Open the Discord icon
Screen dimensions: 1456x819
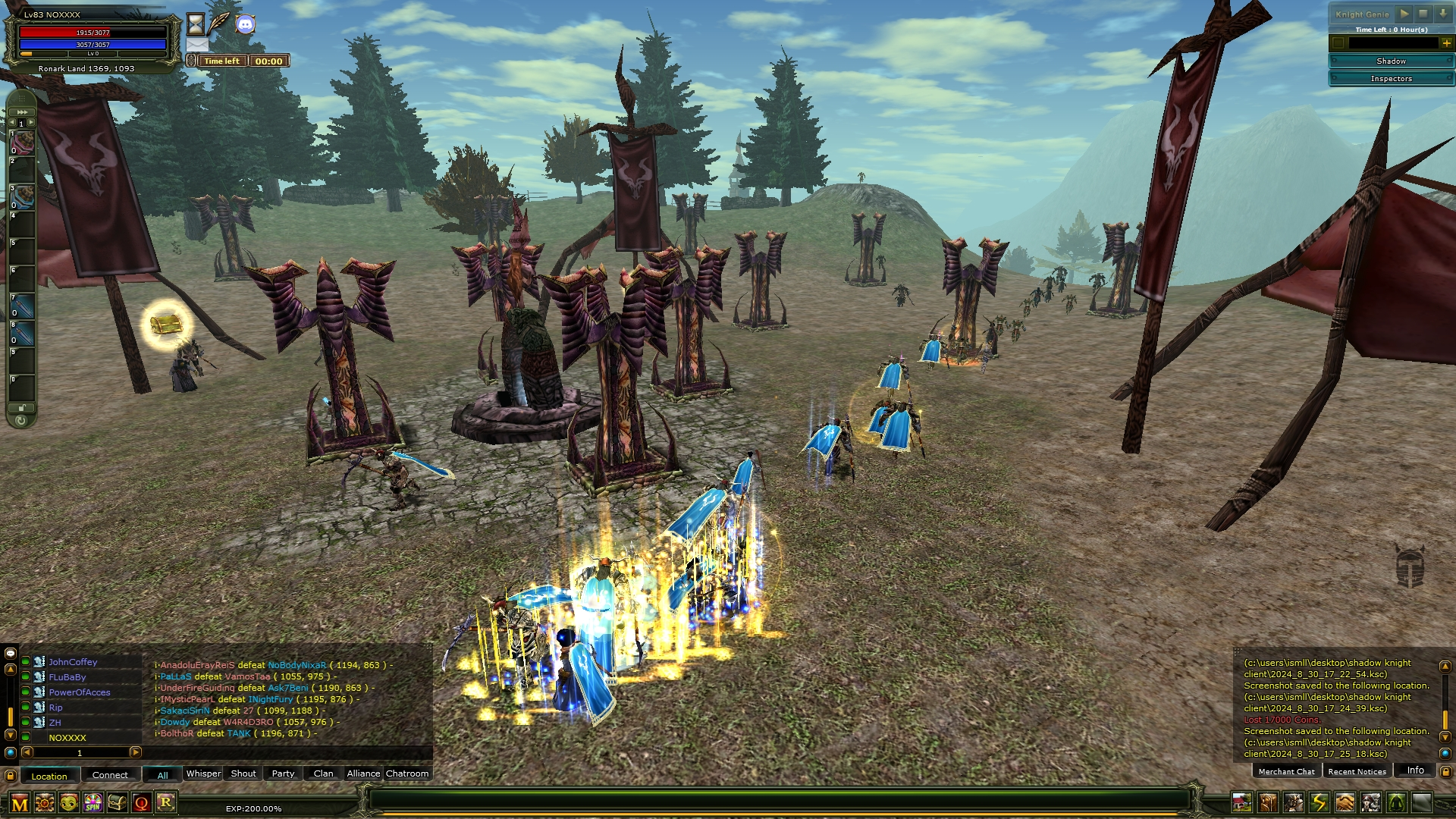tap(245, 24)
